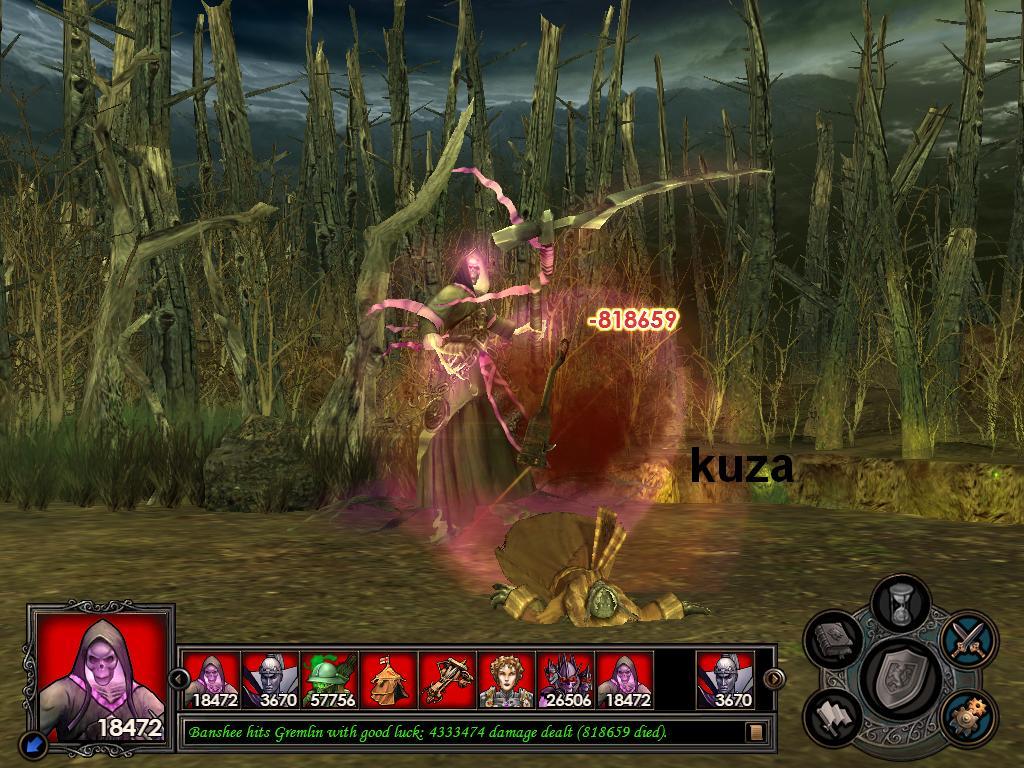Expand the combat log with the scroll button
The image size is (1024, 768).
756,732
